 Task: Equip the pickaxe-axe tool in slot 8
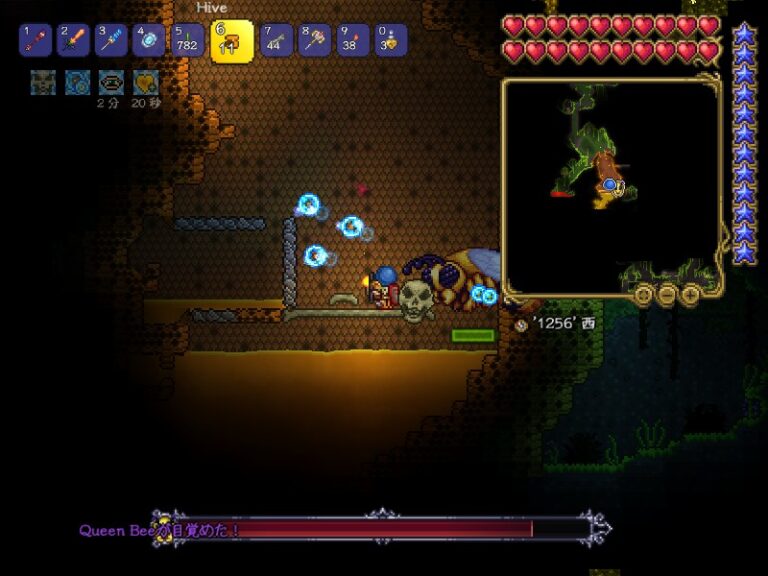pos(314,40)
